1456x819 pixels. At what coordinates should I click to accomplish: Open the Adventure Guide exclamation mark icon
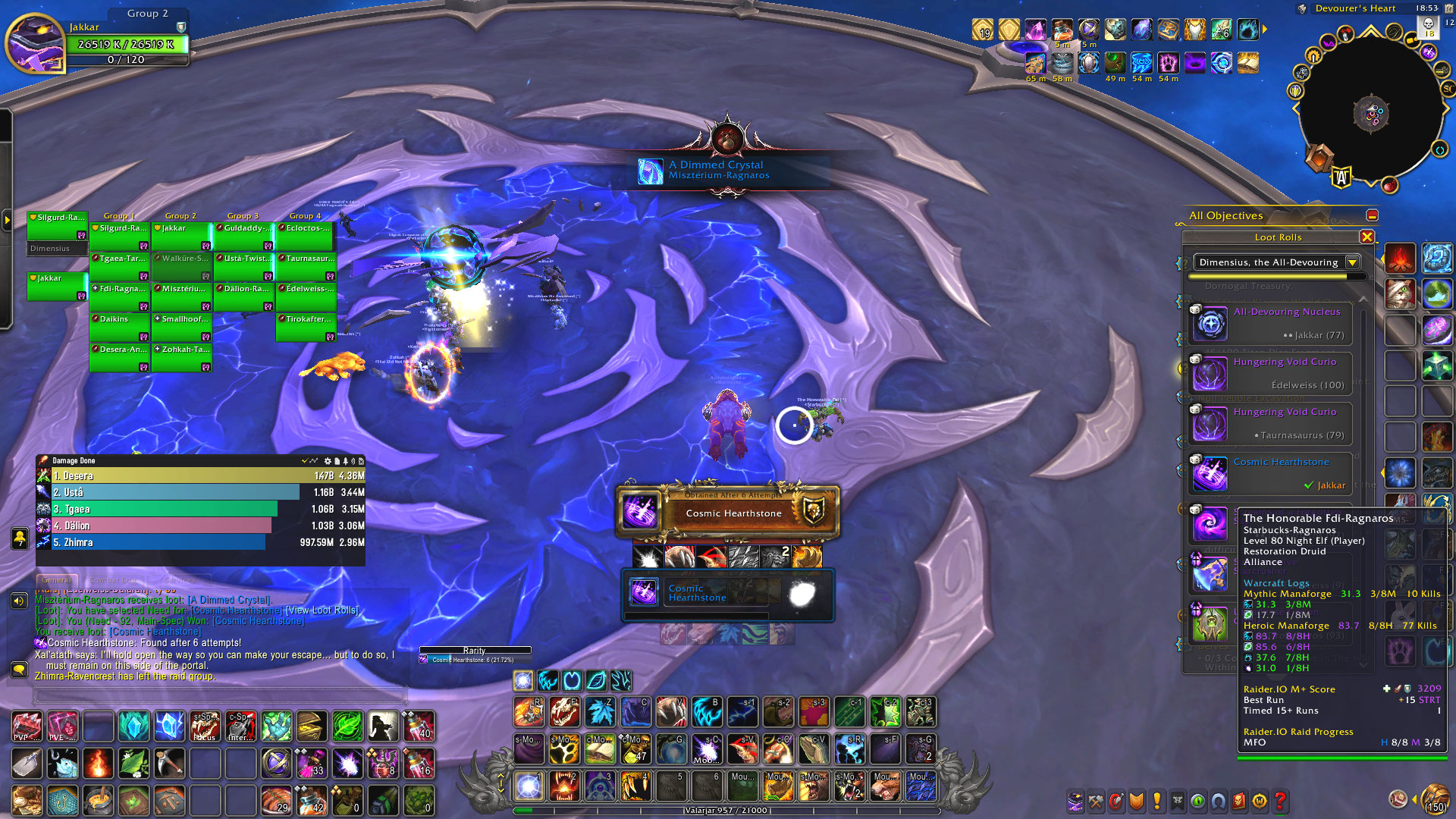tap(1156, 802)
